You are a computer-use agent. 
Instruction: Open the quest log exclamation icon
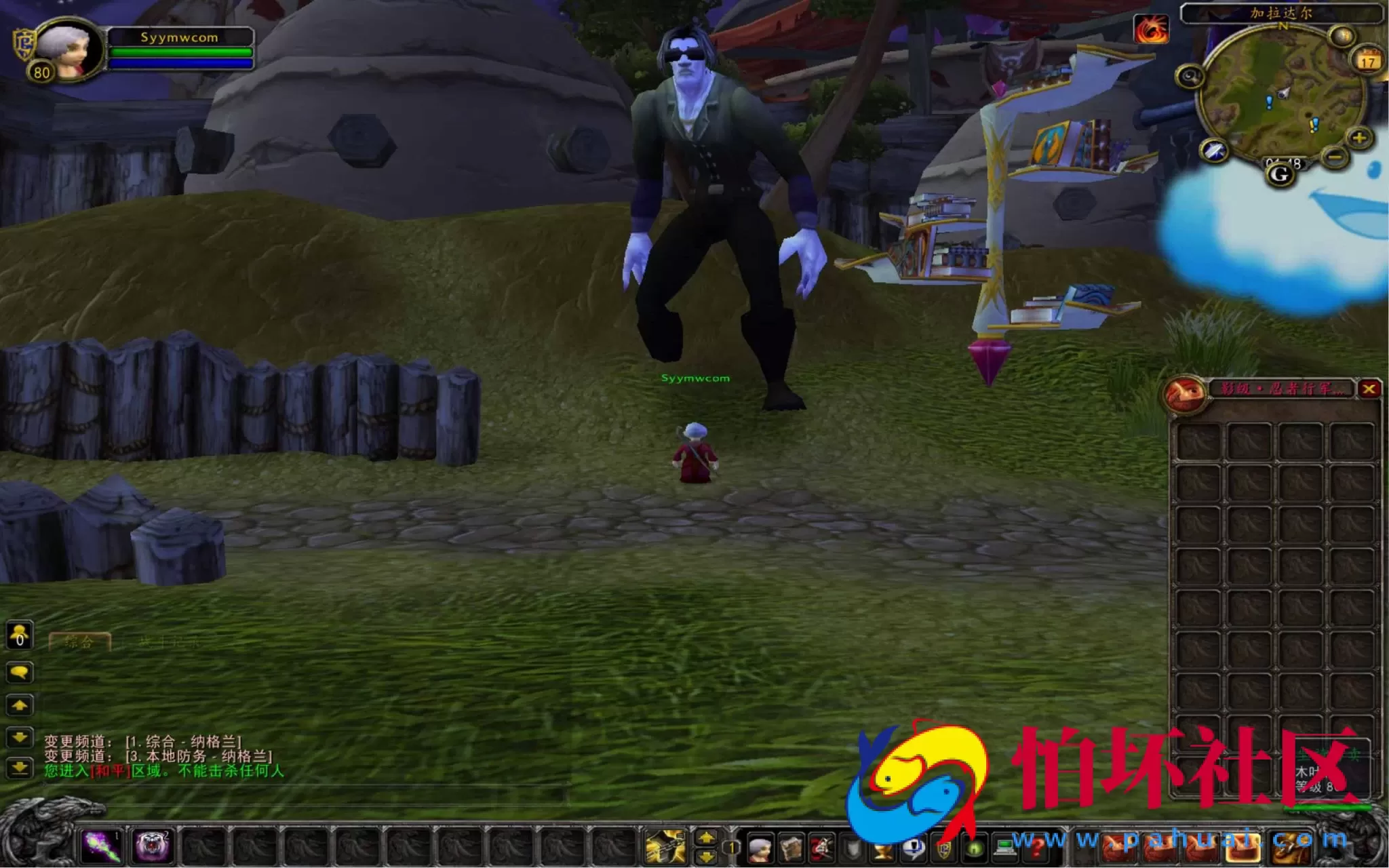[914, 848]
